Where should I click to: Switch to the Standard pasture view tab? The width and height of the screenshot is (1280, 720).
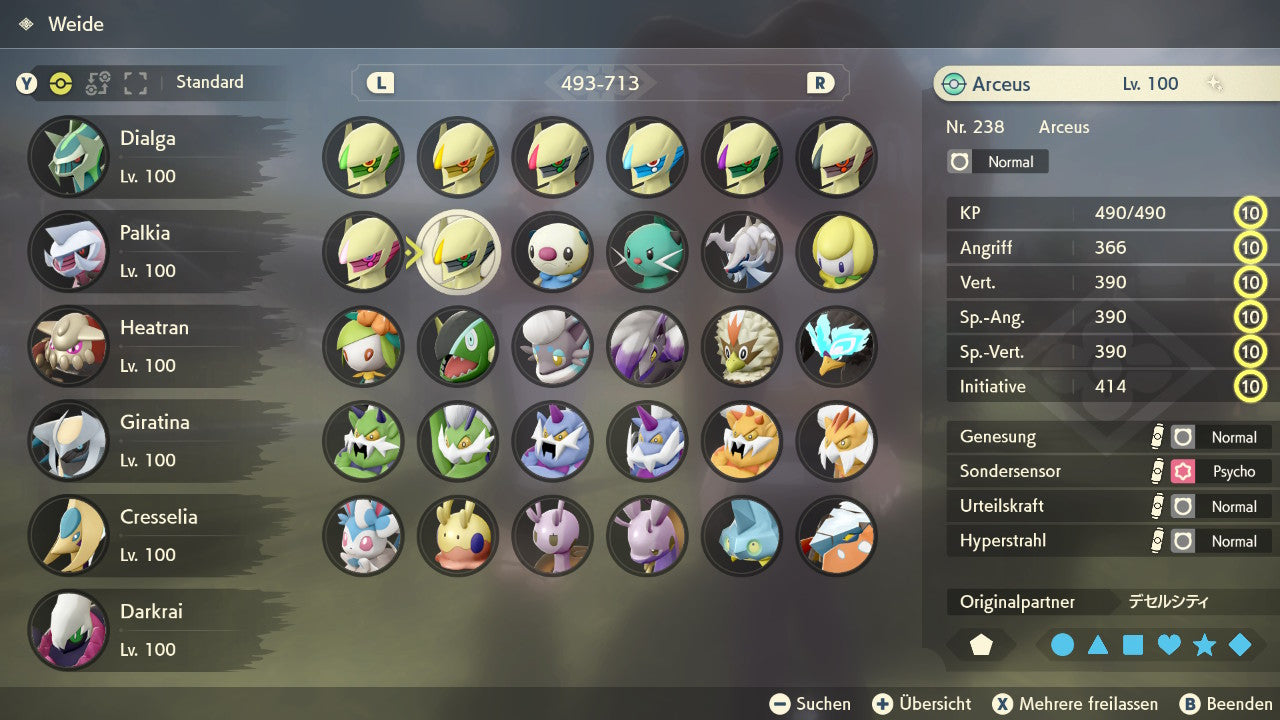pyautogui.click(x=209, y=83)
